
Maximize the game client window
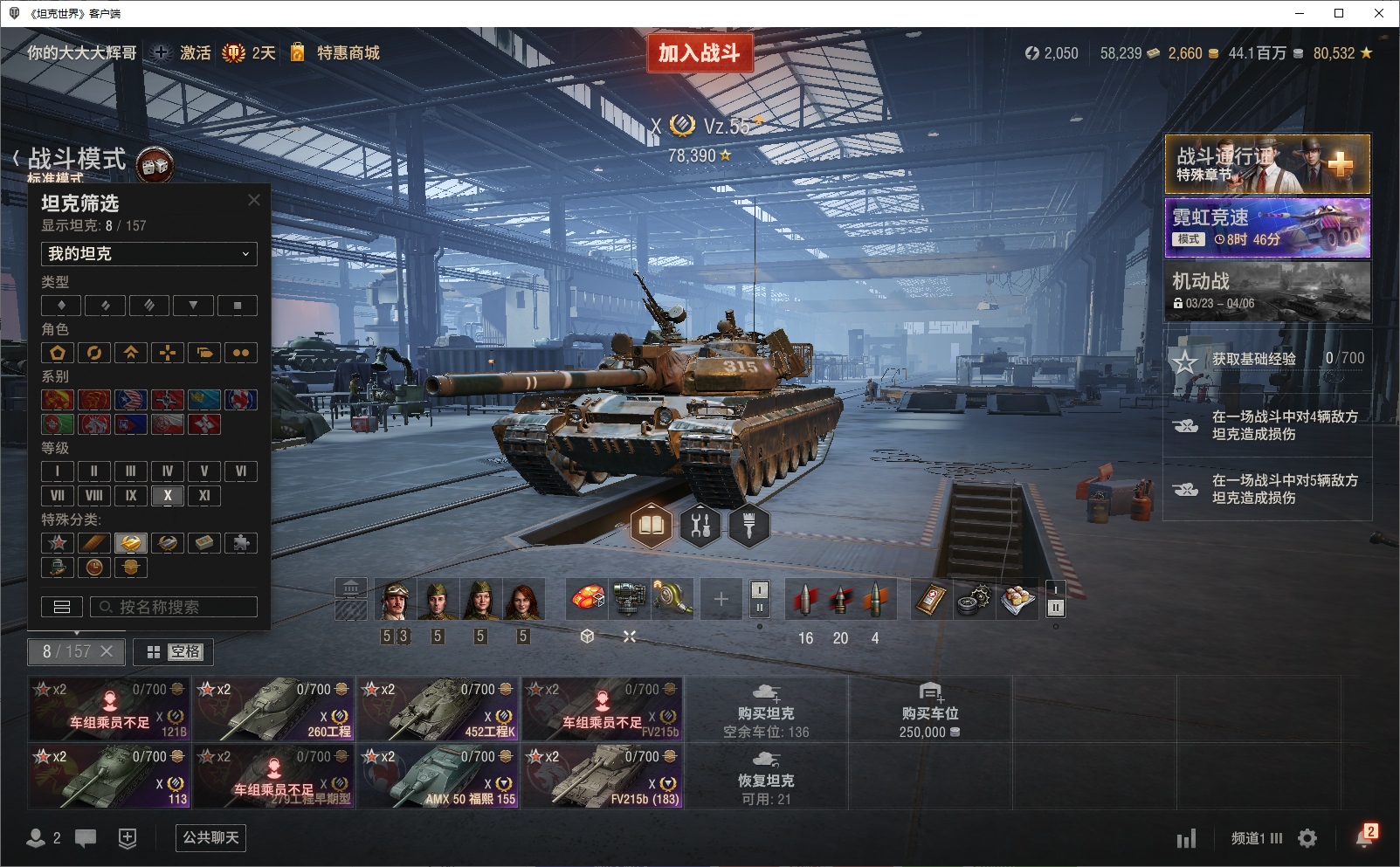(x=1339, y=13)
